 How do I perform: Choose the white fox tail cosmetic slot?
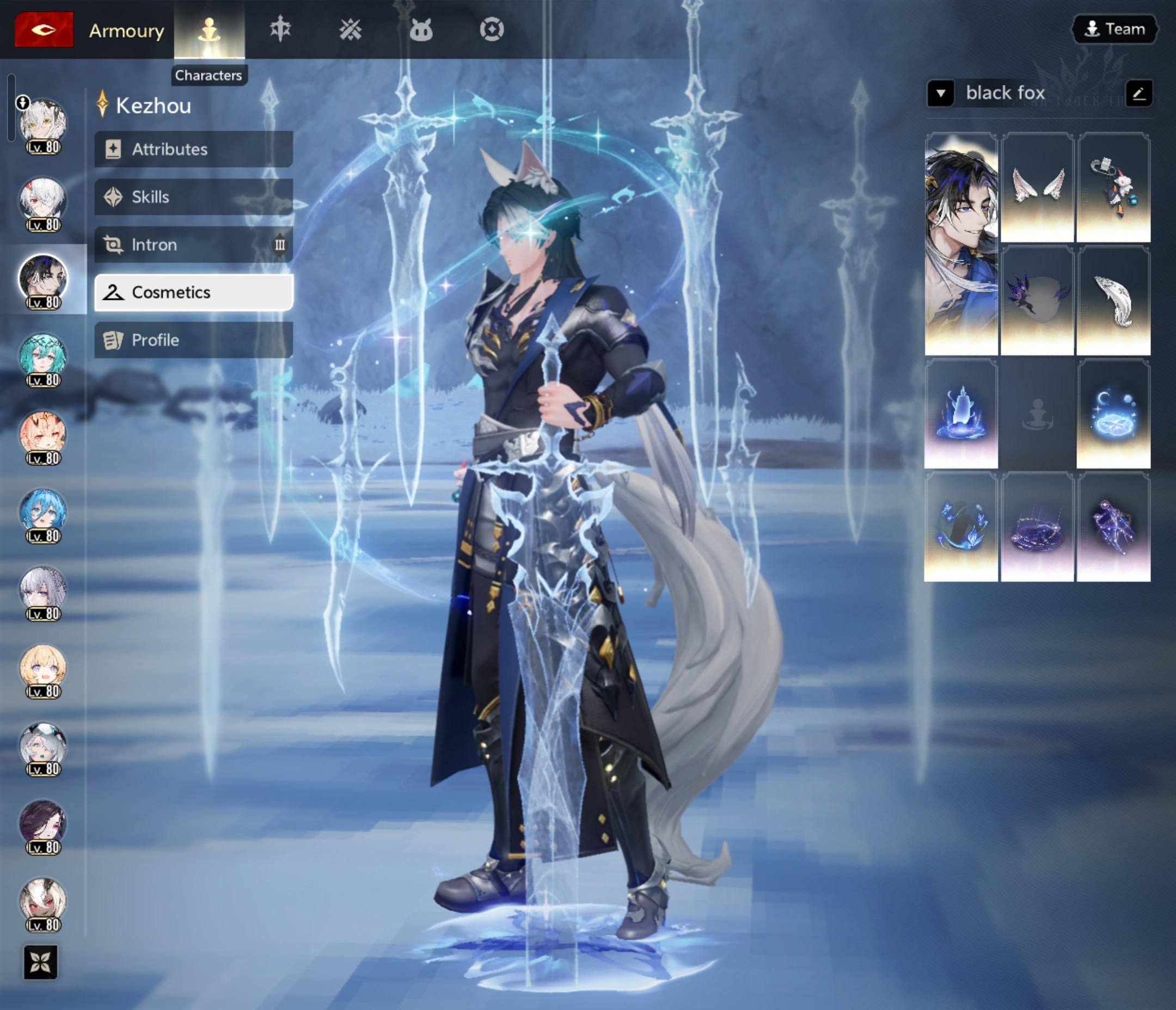pyautogui.click(x=1113, y=301)
